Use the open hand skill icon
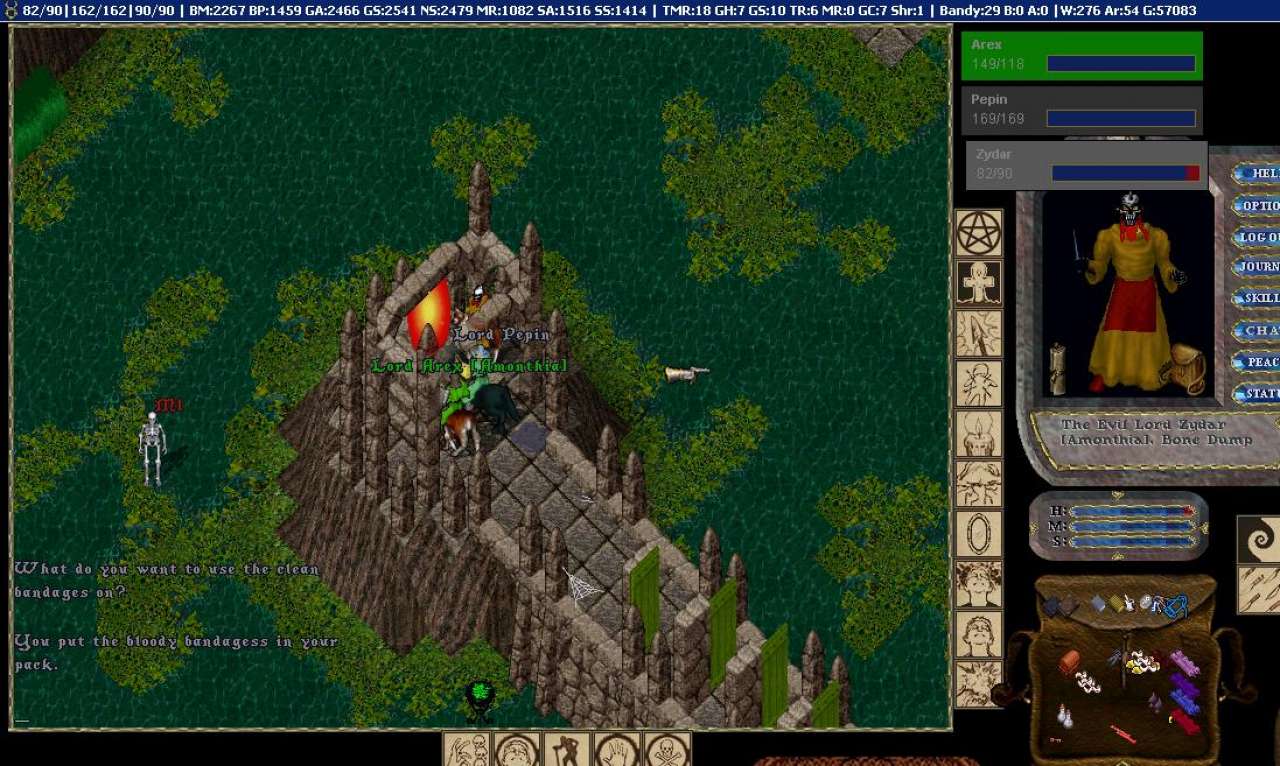Image resolution: width=1280 pixels, height=766 pixels. pyautogui.click(x=617, y=749)
